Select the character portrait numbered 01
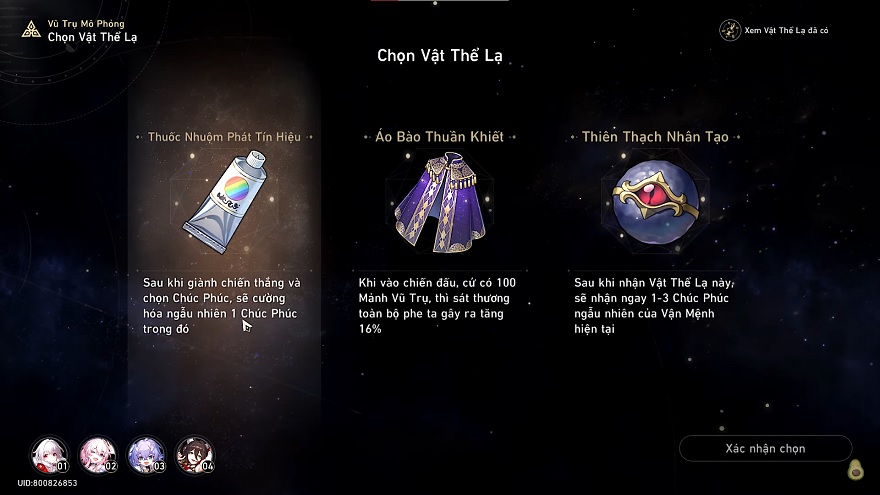Image resolution: width=880 pixels, height=495 pixels. 48,455
